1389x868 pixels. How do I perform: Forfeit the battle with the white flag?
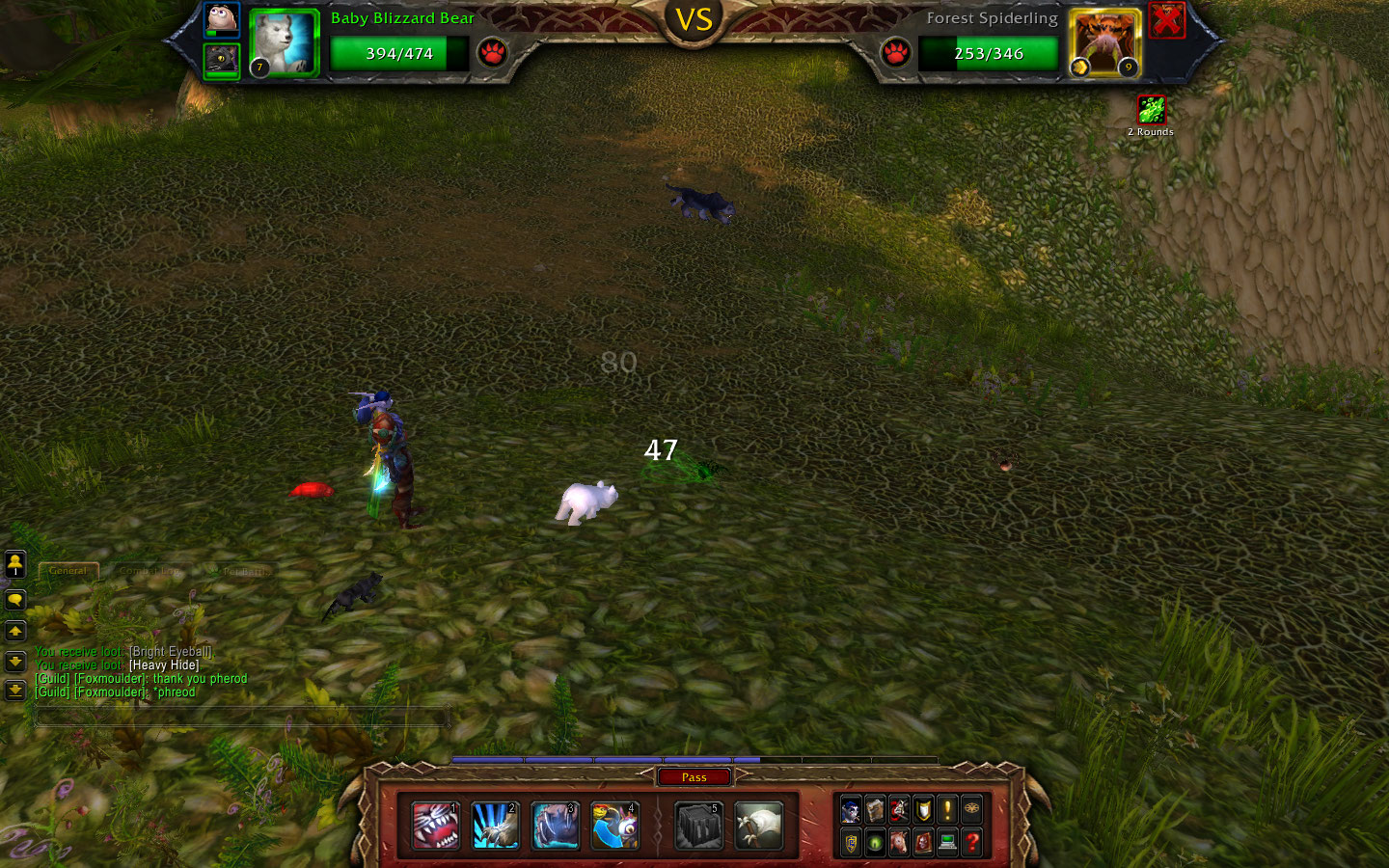pos(758,827)
